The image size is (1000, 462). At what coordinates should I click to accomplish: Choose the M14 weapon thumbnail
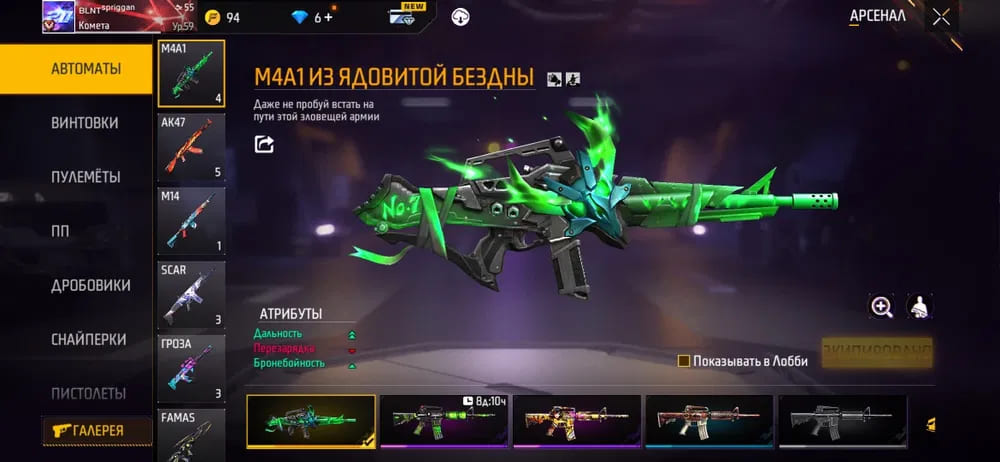191,221
